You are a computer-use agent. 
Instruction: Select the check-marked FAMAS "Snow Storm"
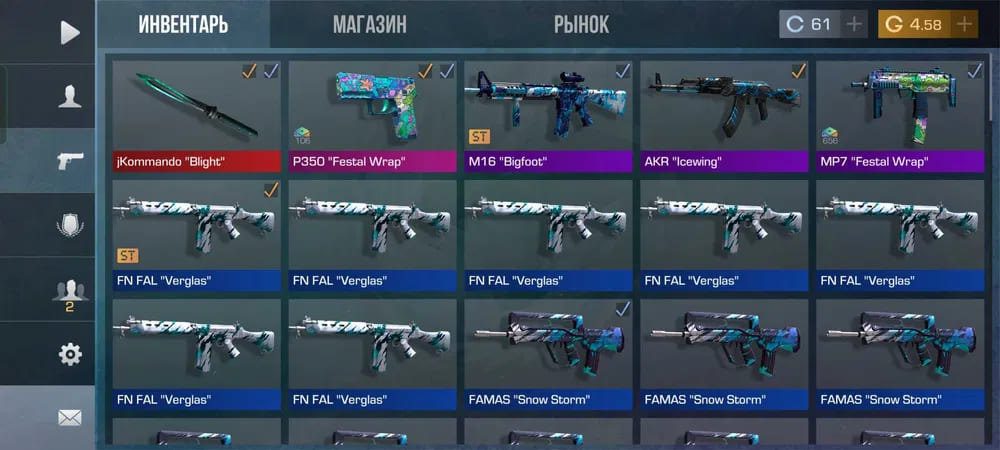[548, 355]
